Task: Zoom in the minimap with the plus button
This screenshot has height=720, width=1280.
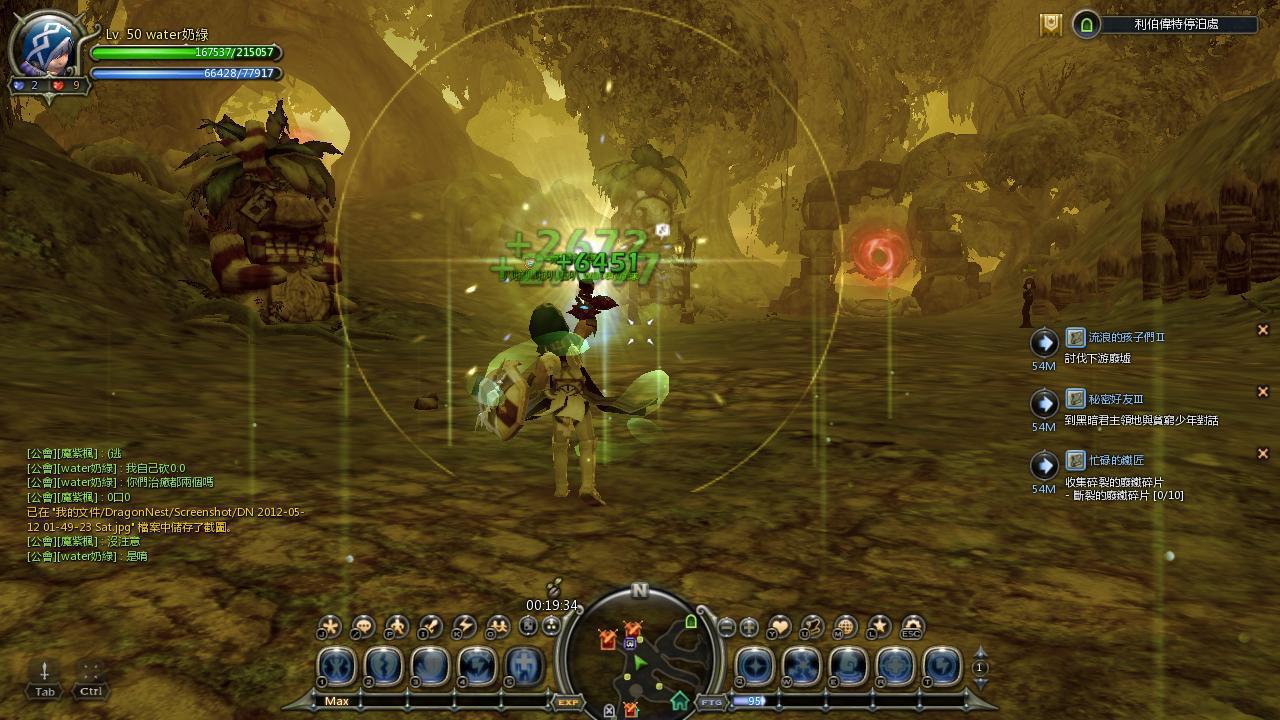Action: [x=749, y=628]
